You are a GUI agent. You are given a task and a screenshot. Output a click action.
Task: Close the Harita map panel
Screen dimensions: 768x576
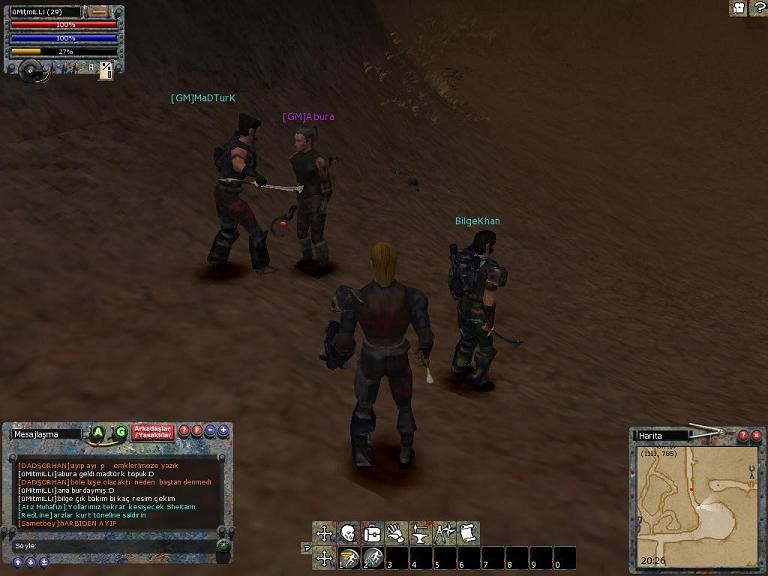[x=756, y=435]
